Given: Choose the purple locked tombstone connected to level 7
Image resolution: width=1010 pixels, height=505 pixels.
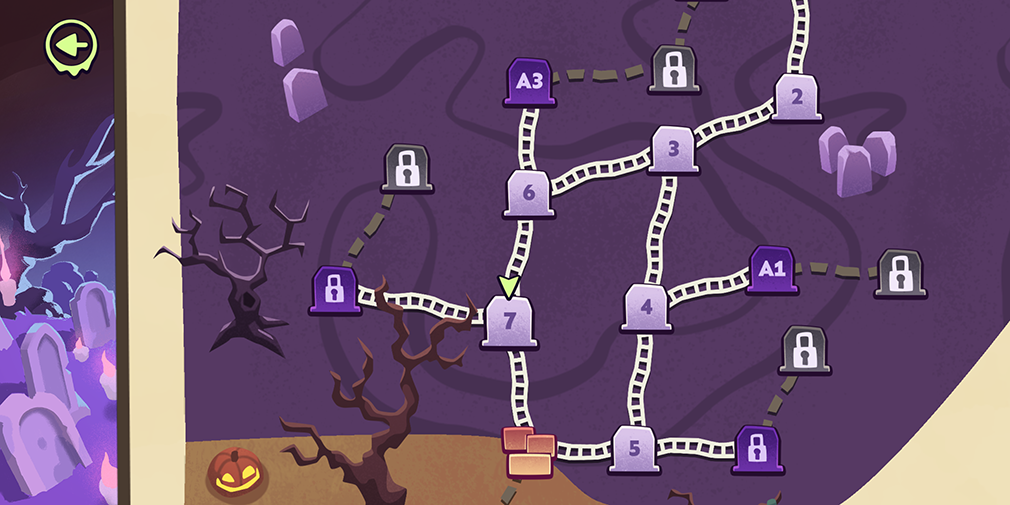Looking at the screenshot, I should point(335,291).
